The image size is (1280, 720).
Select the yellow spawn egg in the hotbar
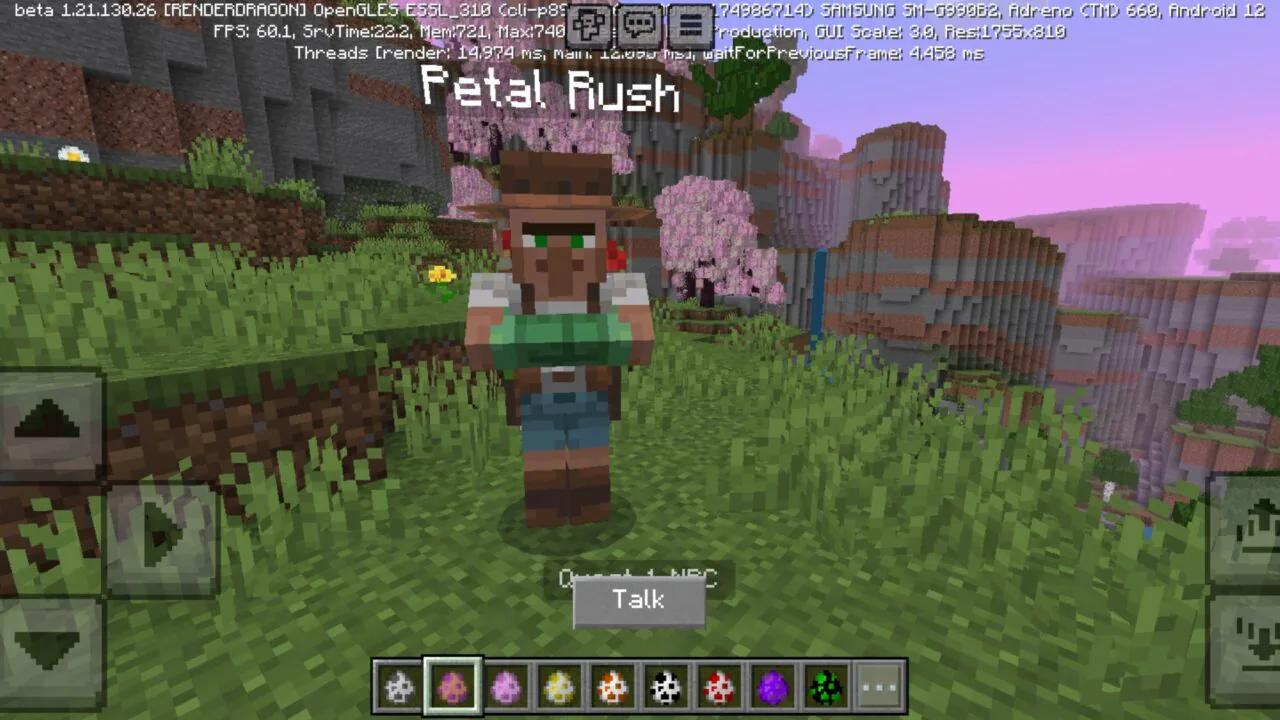coord(558,685)
